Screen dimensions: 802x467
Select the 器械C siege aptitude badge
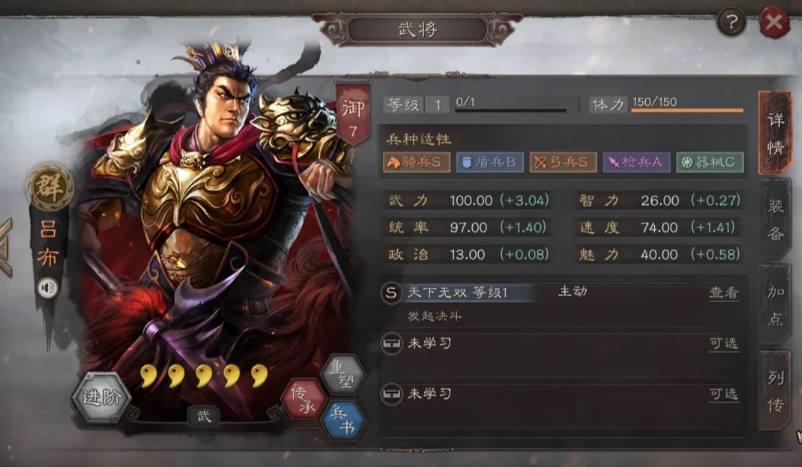709,162
